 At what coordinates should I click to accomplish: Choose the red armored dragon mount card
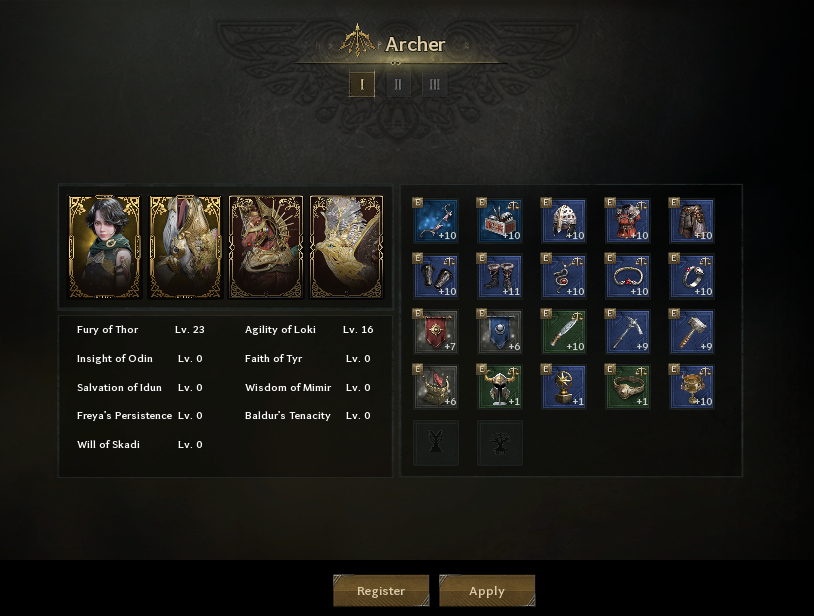tap(265, 247)
